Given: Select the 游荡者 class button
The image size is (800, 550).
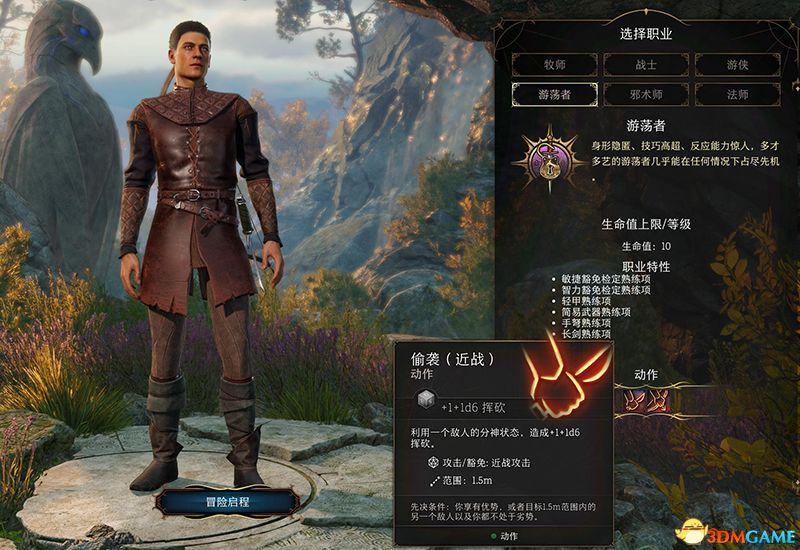Looking at the screenshot, I should click(x=554, y=95).
